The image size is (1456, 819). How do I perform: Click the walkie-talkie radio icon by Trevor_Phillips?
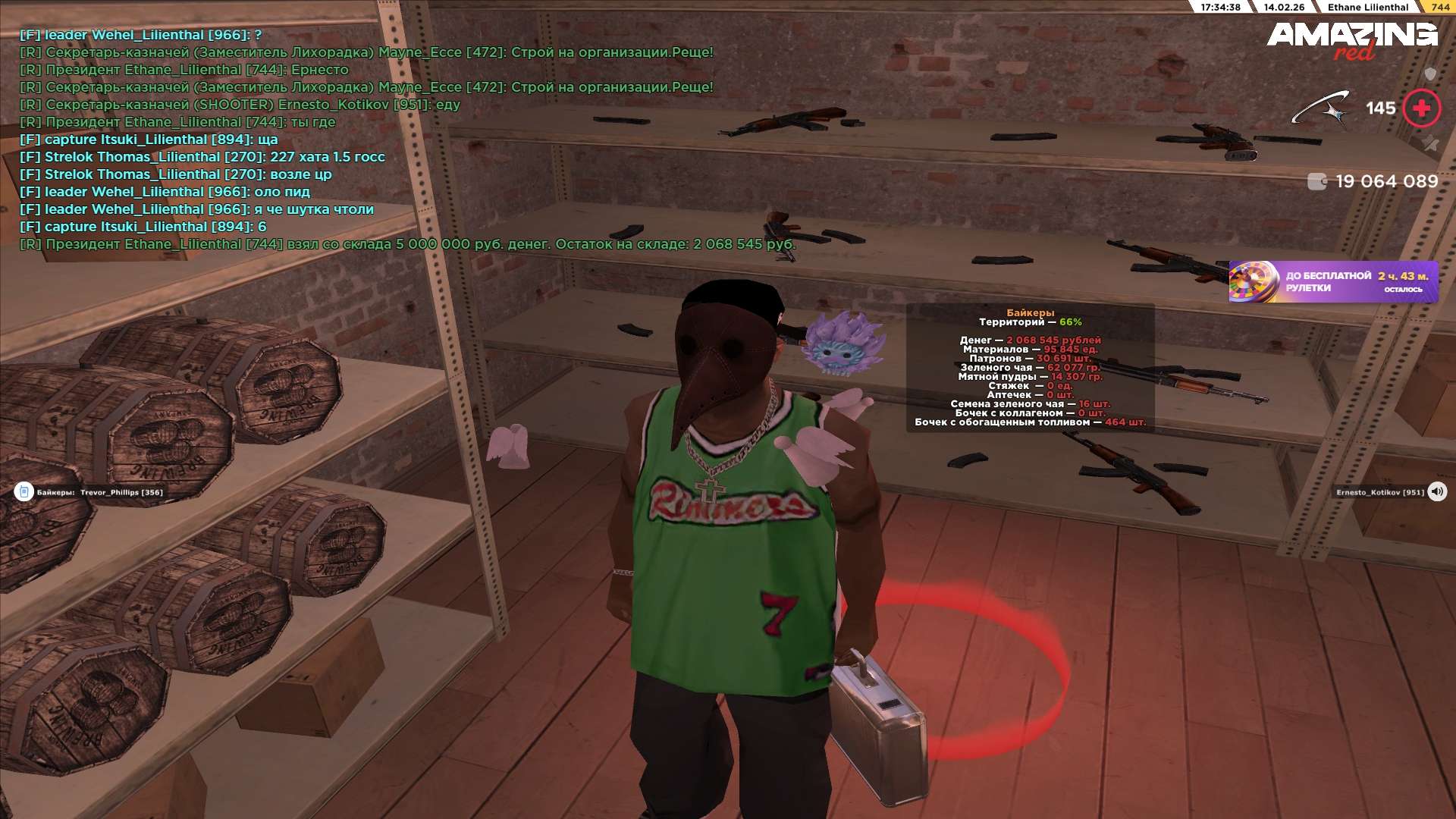(24, 492)
